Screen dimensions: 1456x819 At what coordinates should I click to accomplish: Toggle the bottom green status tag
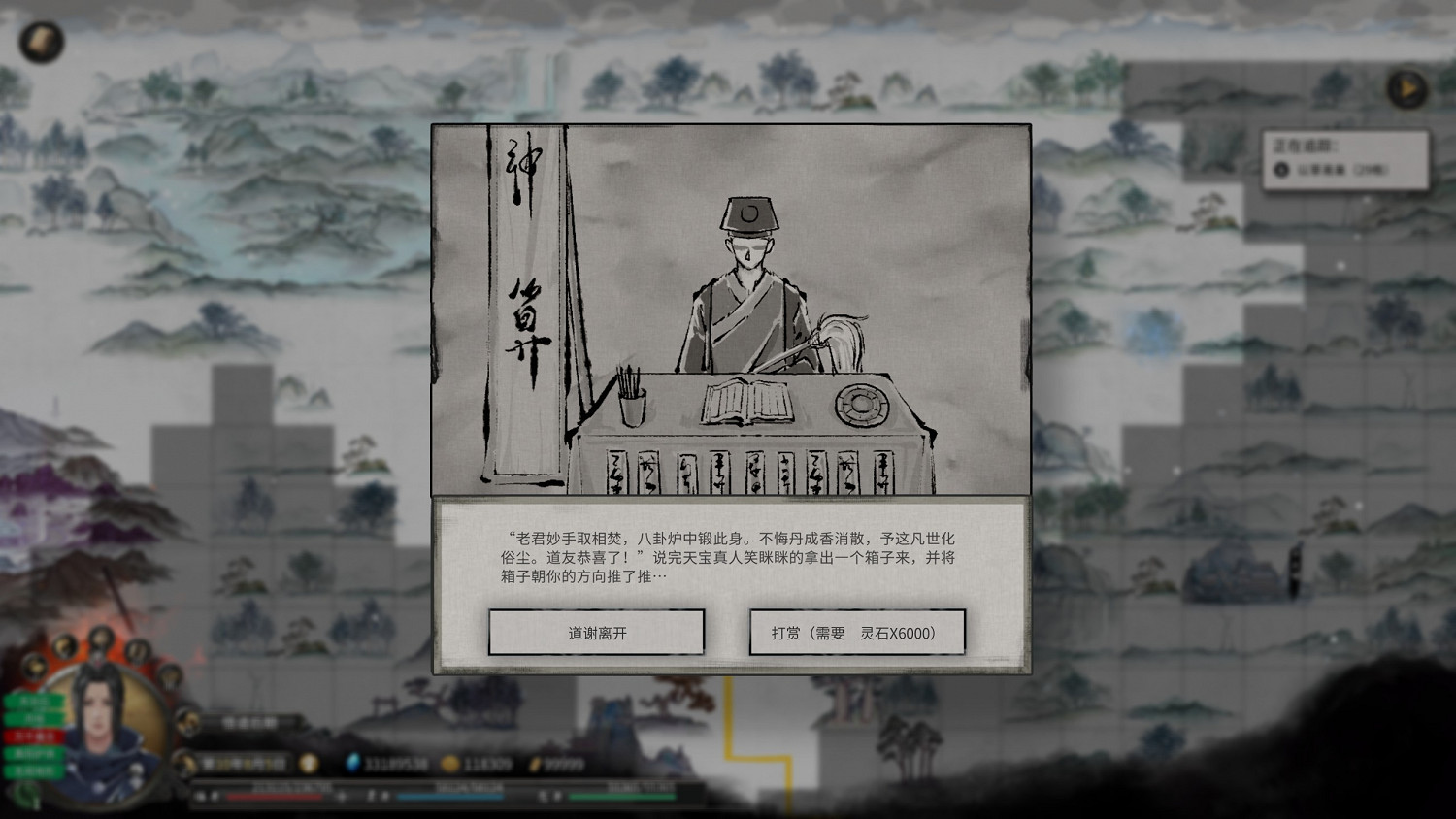point(34,769)
